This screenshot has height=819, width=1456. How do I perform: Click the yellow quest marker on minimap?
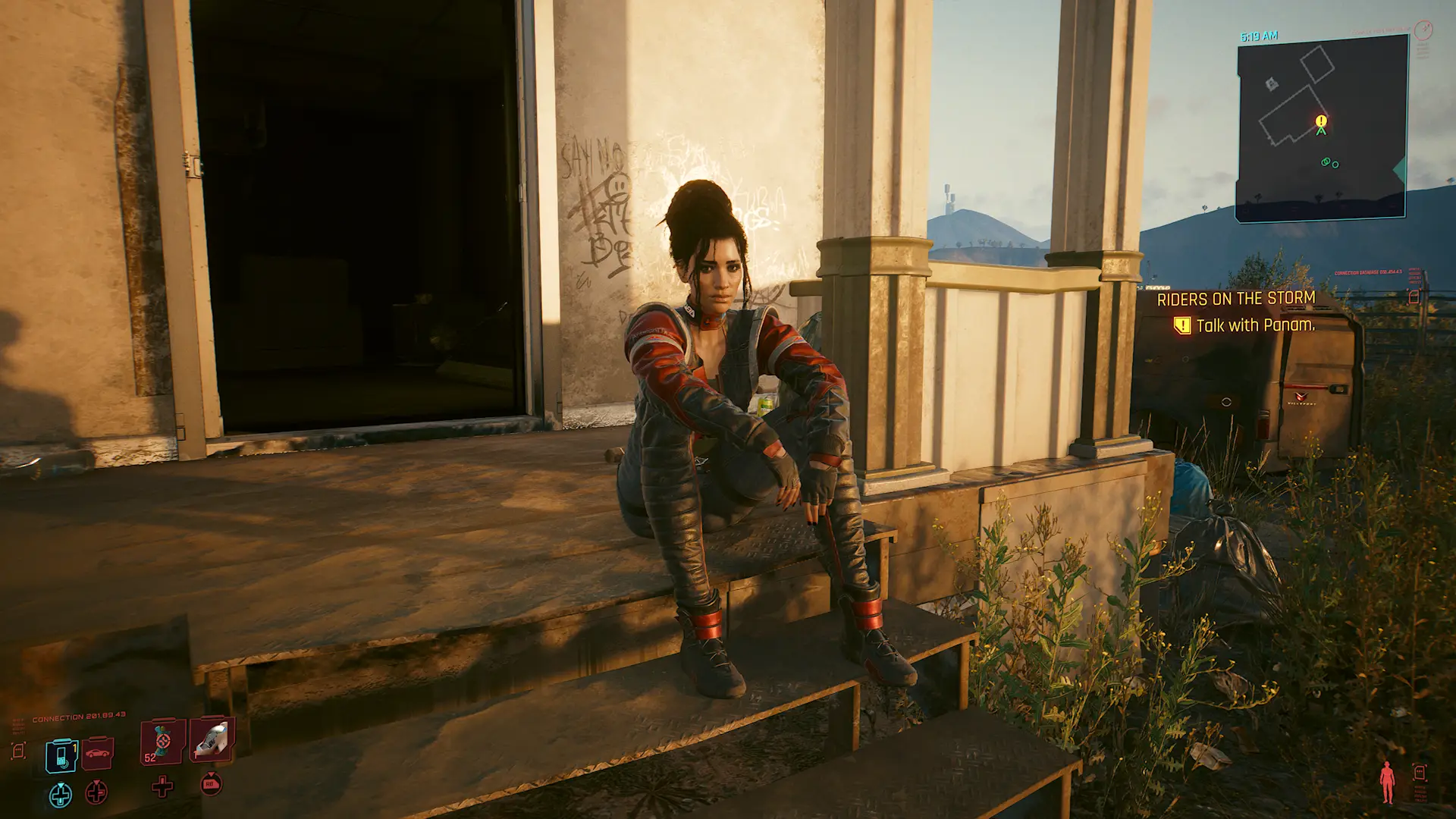tap(1321, 121)
